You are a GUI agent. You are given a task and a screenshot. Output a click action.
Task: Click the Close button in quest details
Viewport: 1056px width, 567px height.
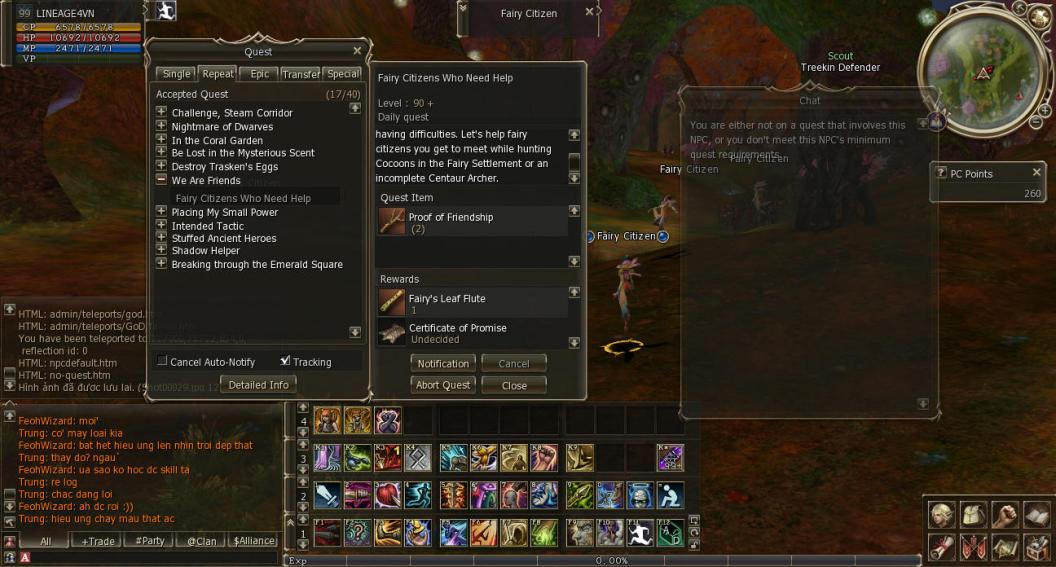click(x=514, y=385)
